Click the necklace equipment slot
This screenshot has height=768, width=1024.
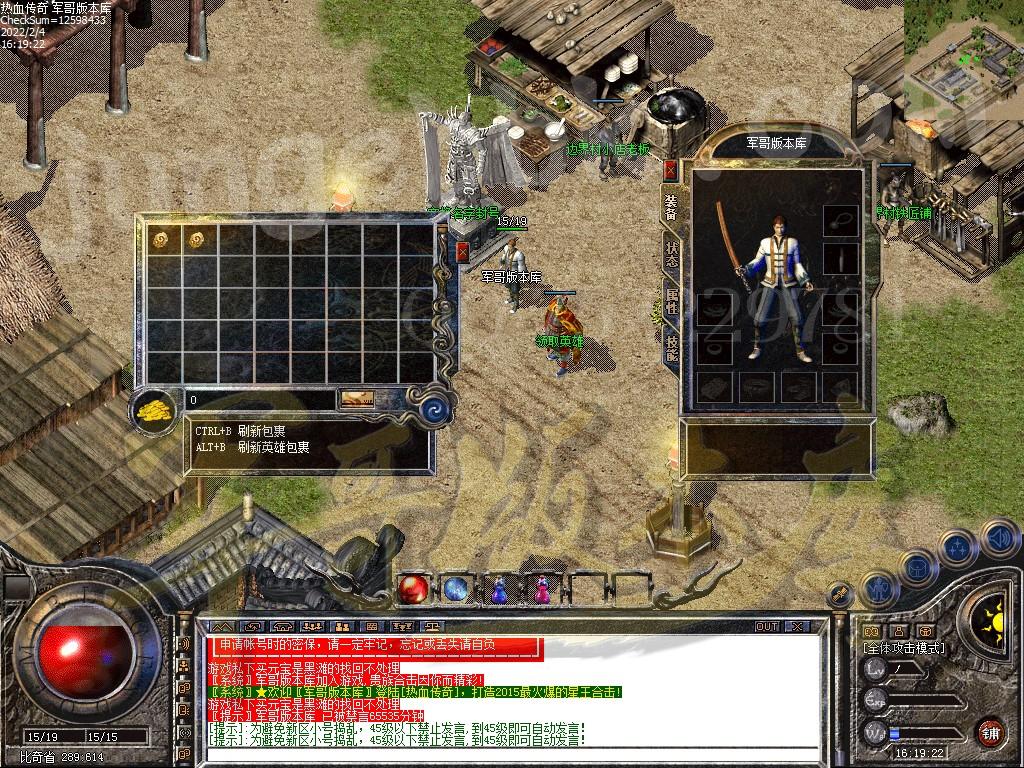point(840,220)
